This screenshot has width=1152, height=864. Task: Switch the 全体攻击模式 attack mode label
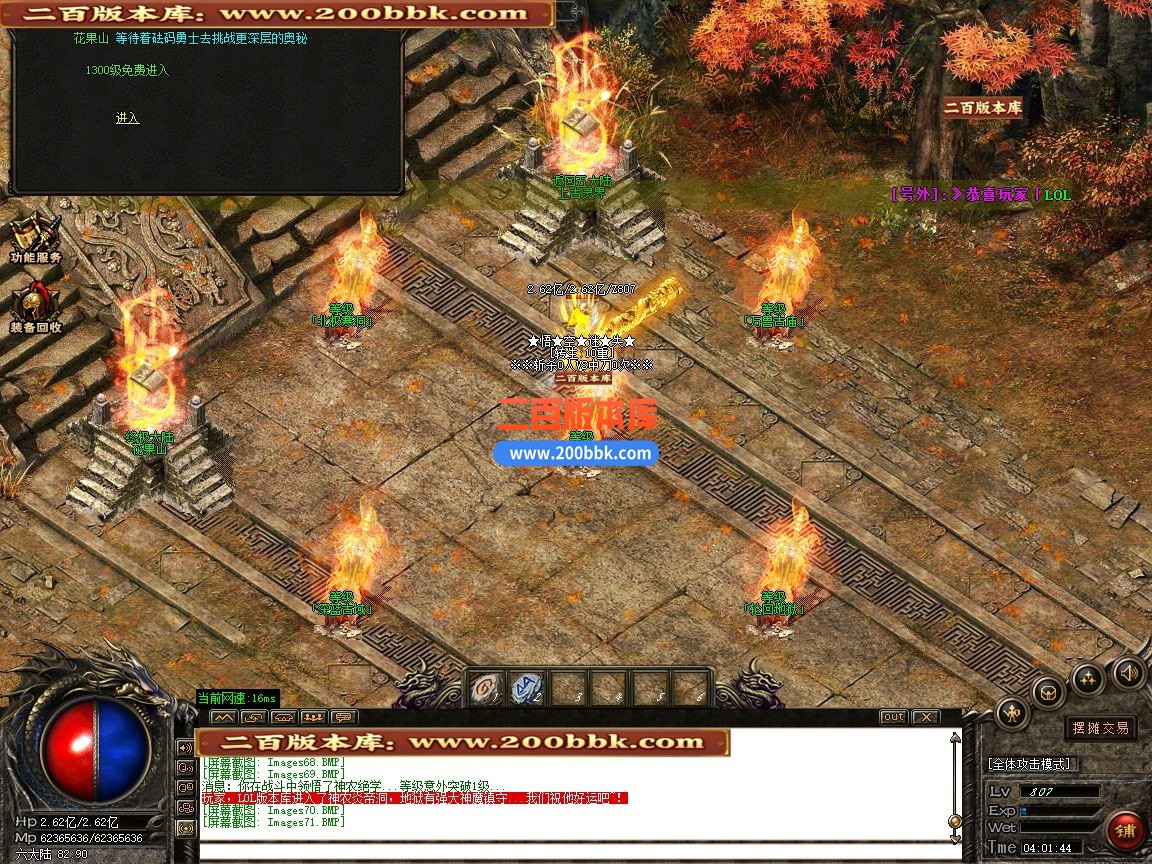point(1032,764)
